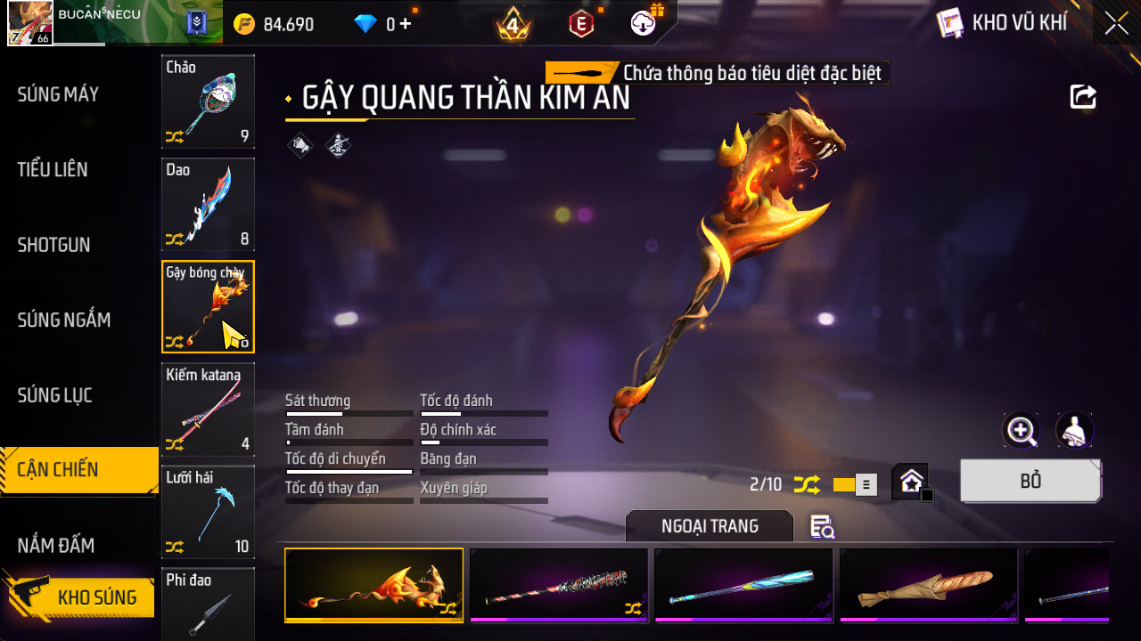This screenshot has width=1141, height=641.
Task: Open the SÚNG MÁY weapon category
Action: point(58,95)
